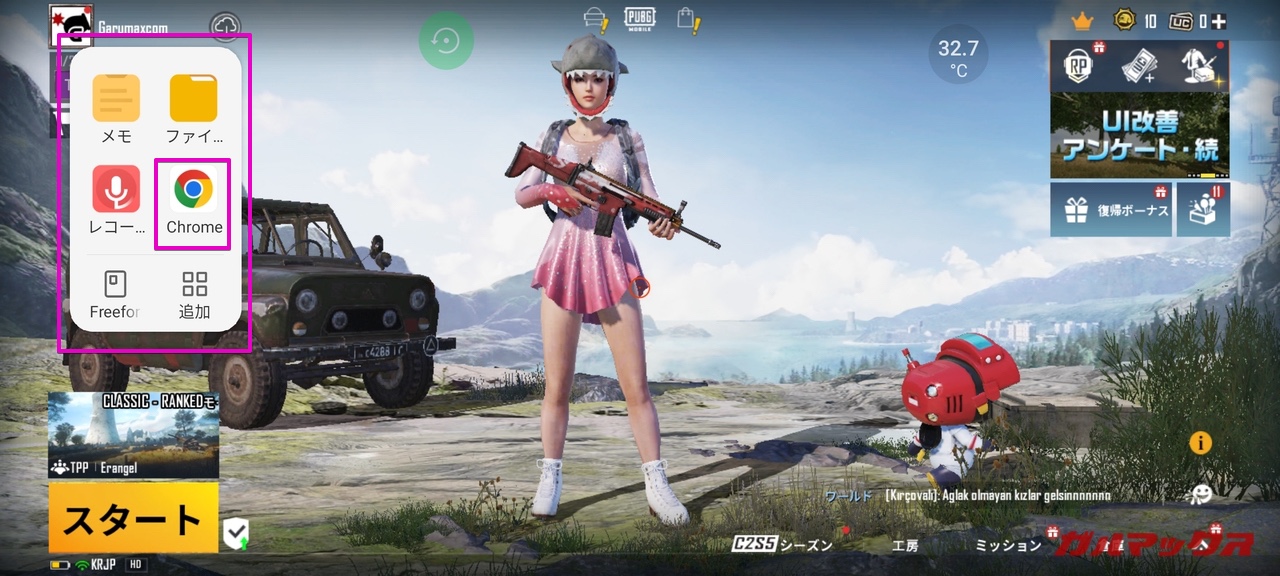
Task: Open the UC ticket purchase icon
Action: pos(1139,67)
